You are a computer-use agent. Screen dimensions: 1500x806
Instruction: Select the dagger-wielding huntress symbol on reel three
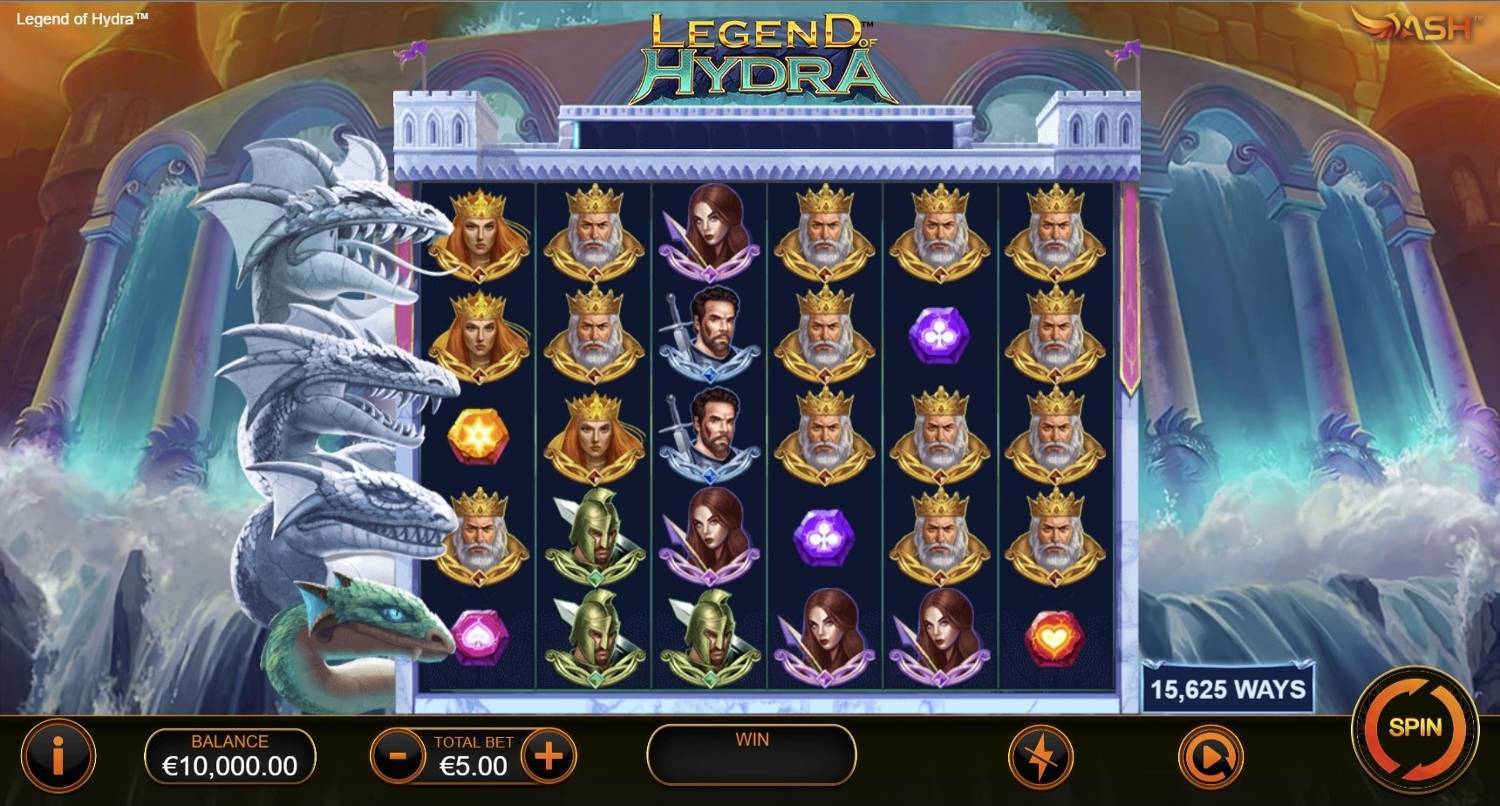coord(710,238)
